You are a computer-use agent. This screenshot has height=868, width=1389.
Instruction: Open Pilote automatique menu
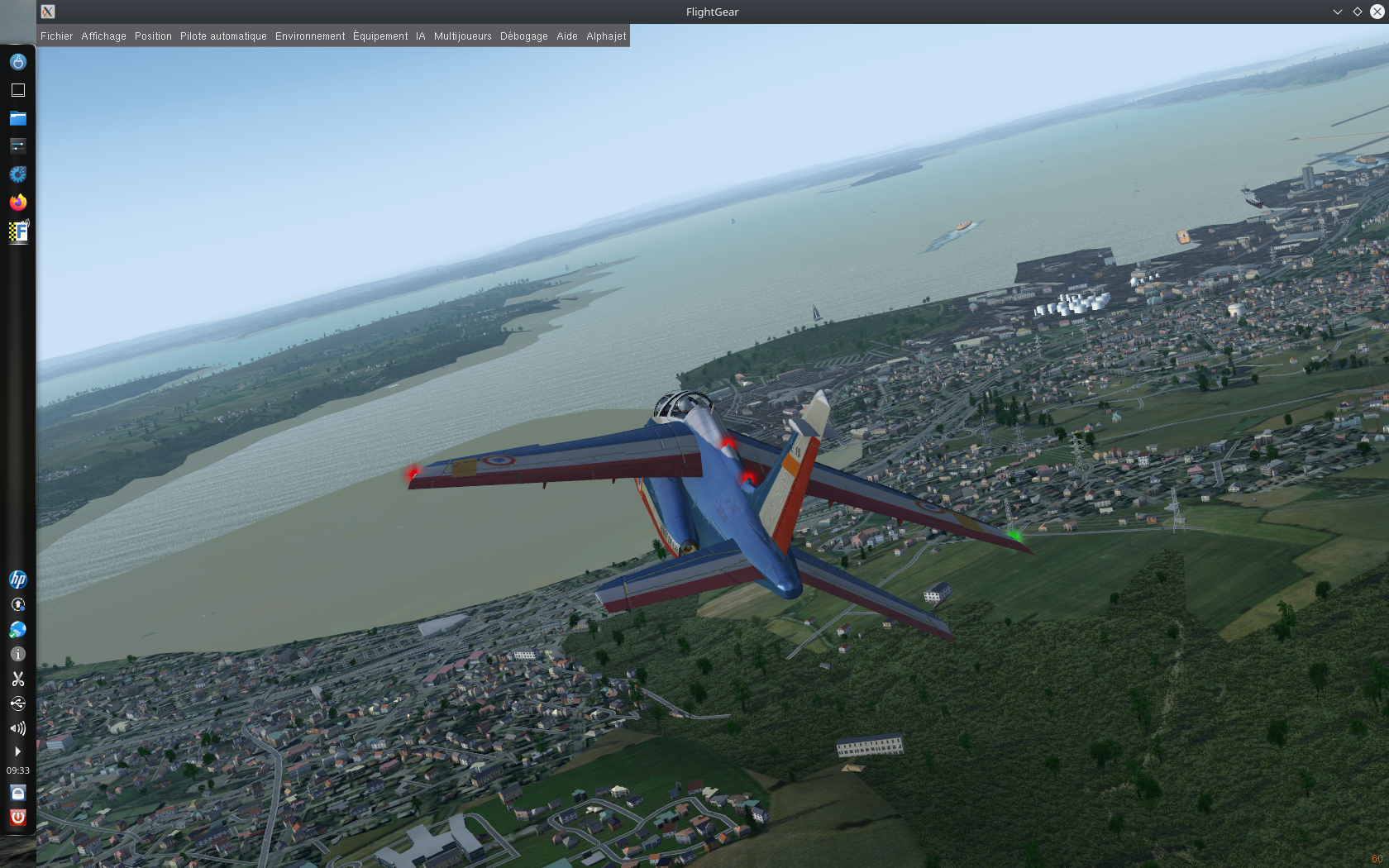(223, 36)
